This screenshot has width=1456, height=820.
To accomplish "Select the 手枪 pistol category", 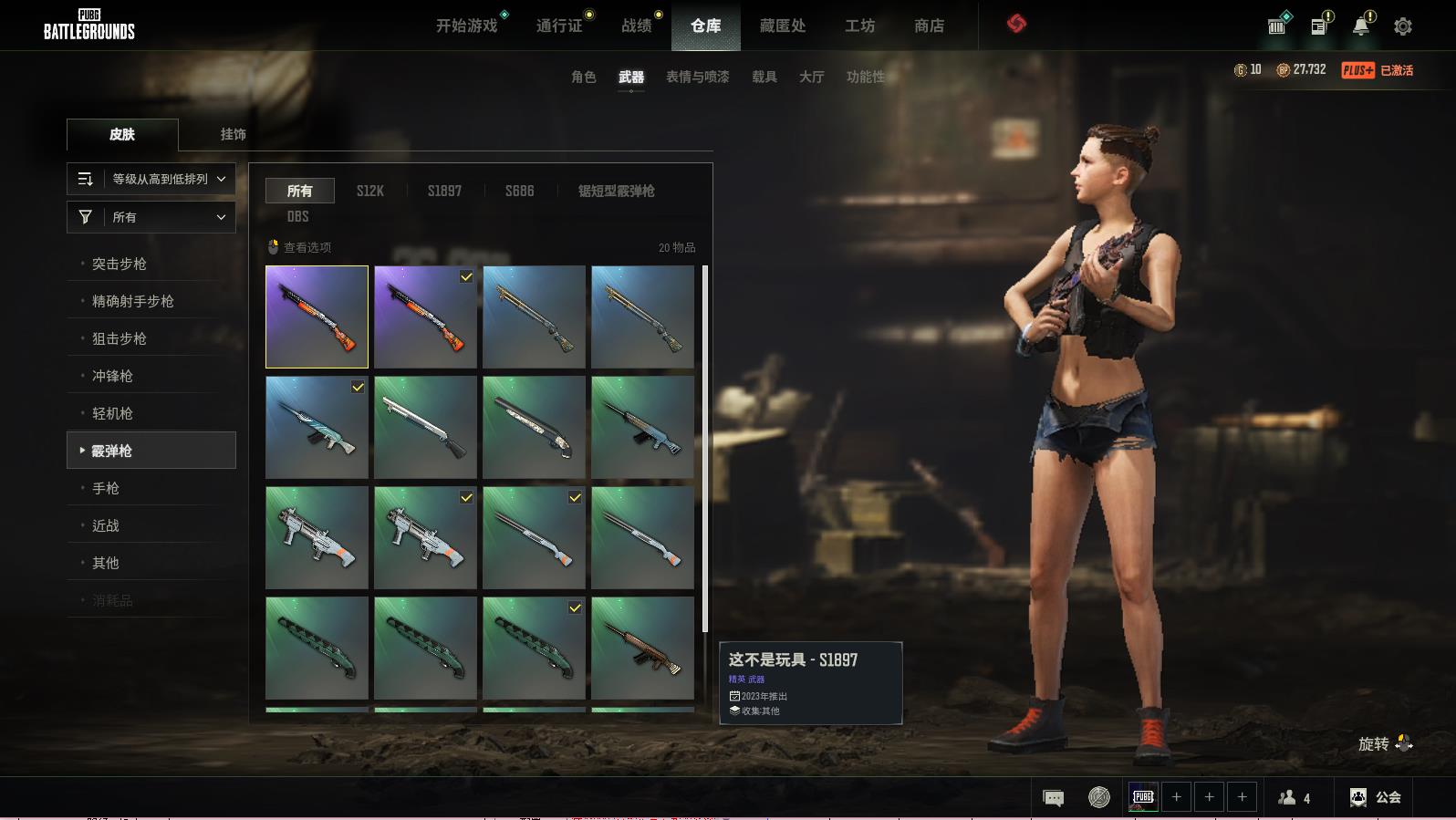I will [x=106, y=488].
